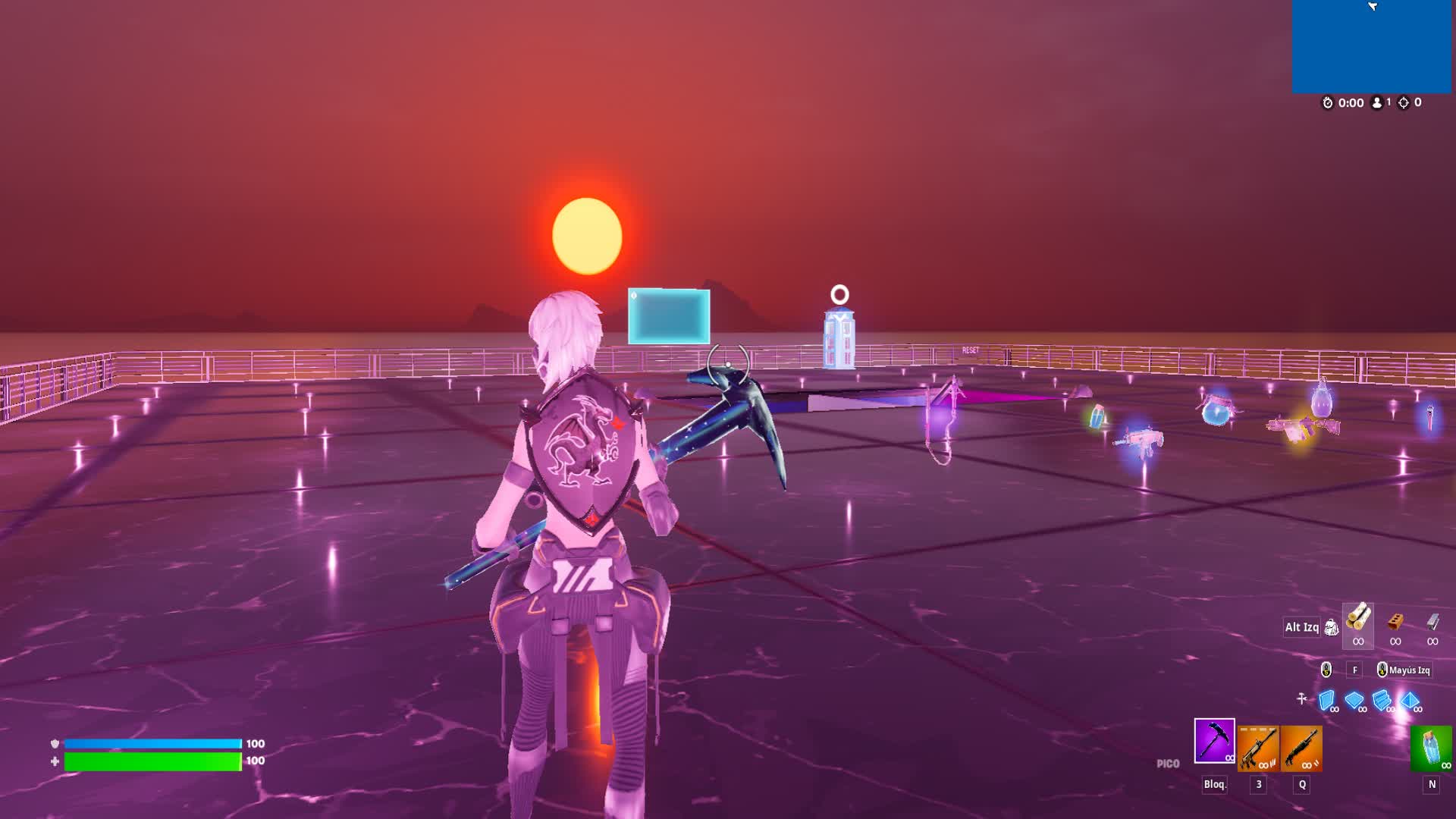1456x819 pixels.
Task: Click the edit tool icon beside build pieces
Action: pos(1301,699)
